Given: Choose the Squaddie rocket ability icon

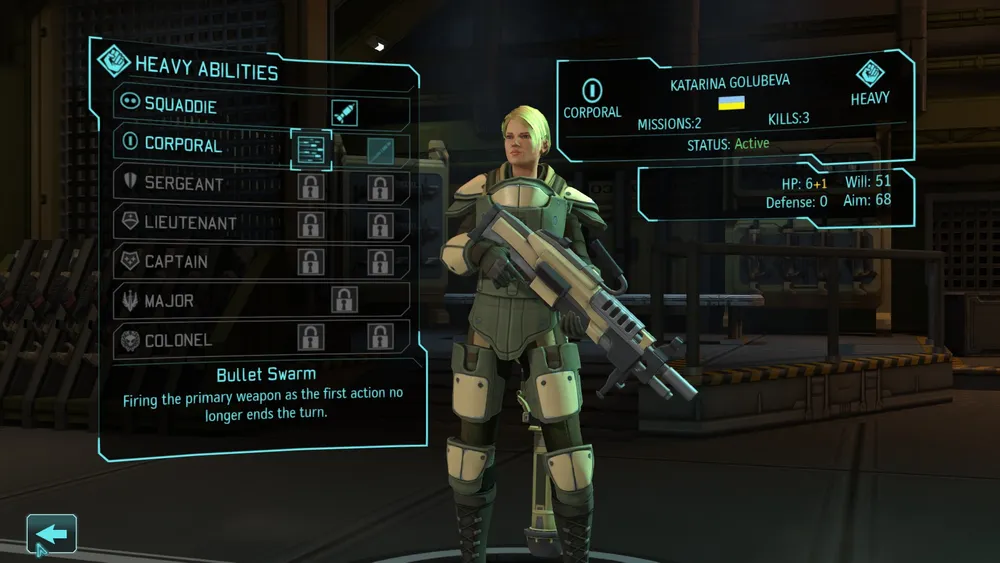Looking at the screenshot, I should pos(344,112).
